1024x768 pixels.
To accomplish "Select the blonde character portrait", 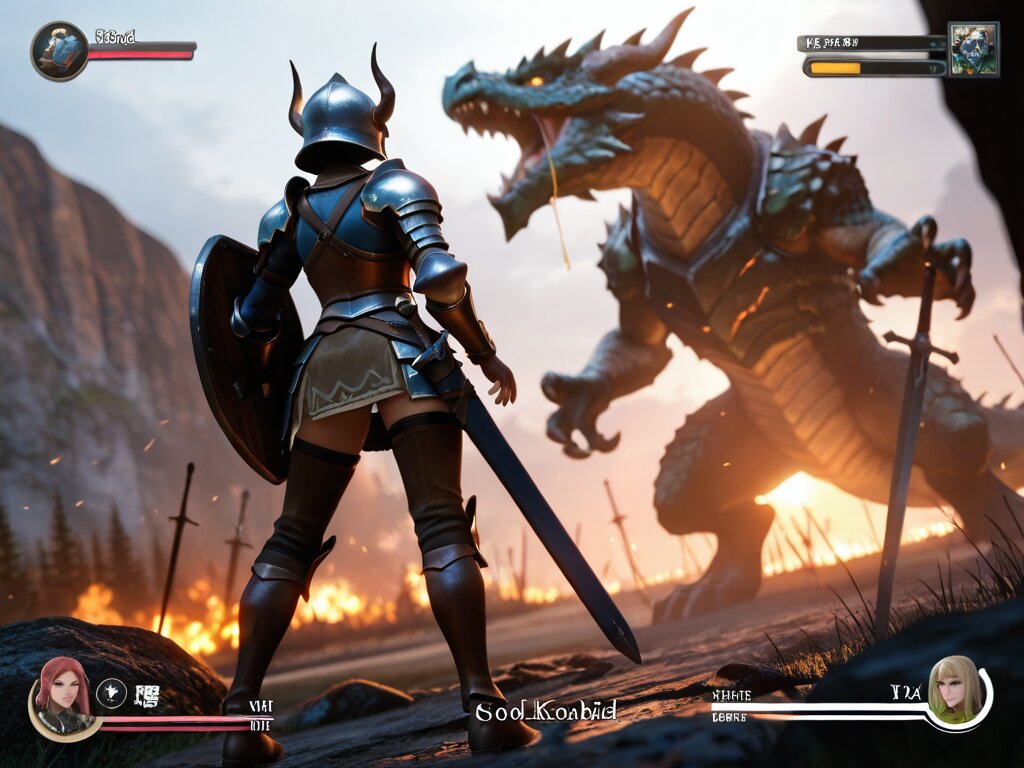I will coord(954,690).
